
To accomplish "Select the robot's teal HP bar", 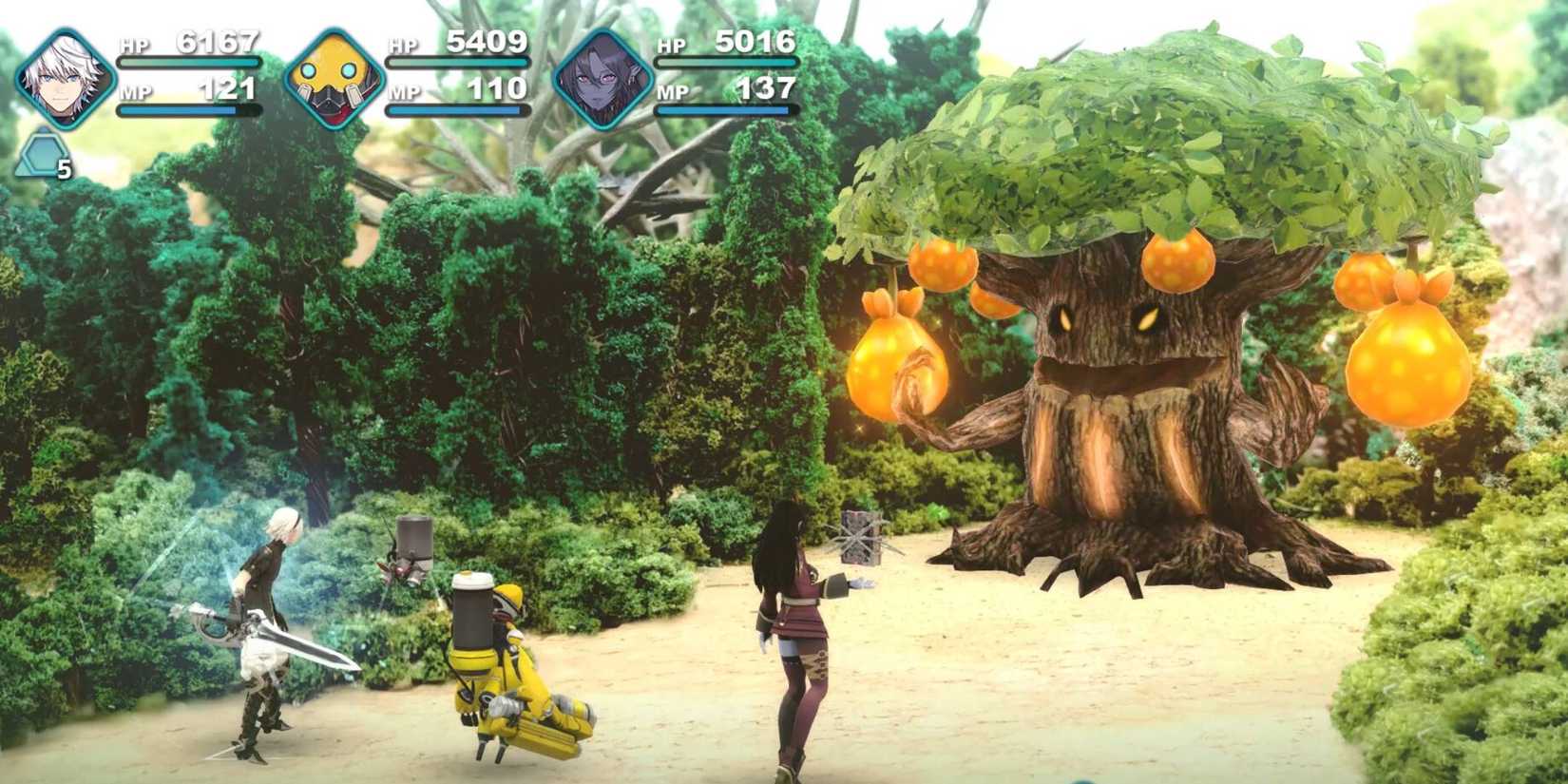I will (x=456, y=60).
